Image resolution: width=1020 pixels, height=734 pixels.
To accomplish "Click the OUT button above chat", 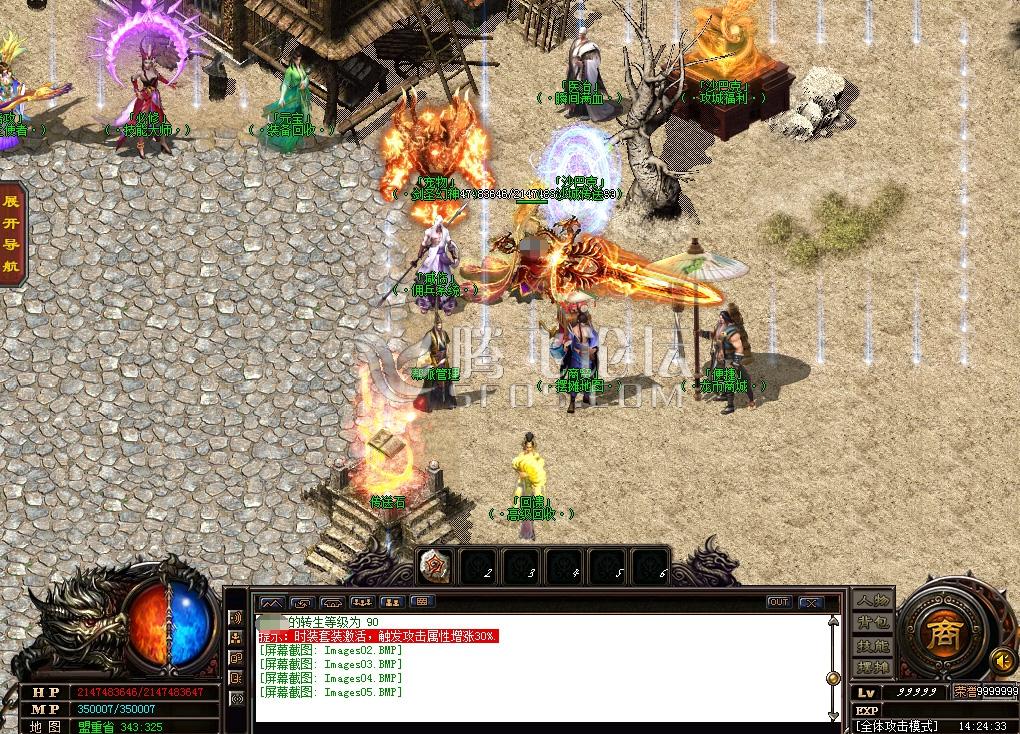I will click(779, 602).
